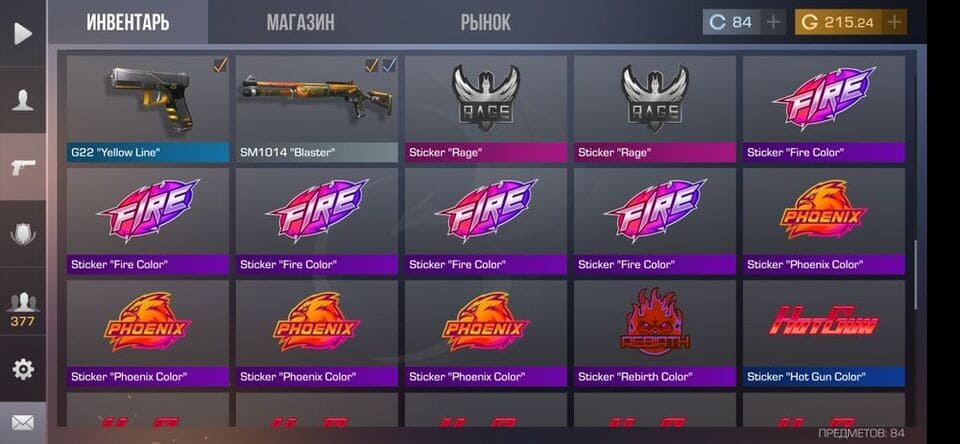The image size is (960, 444).
Task: Check the mail envelope icon
Action: (23, 423)
